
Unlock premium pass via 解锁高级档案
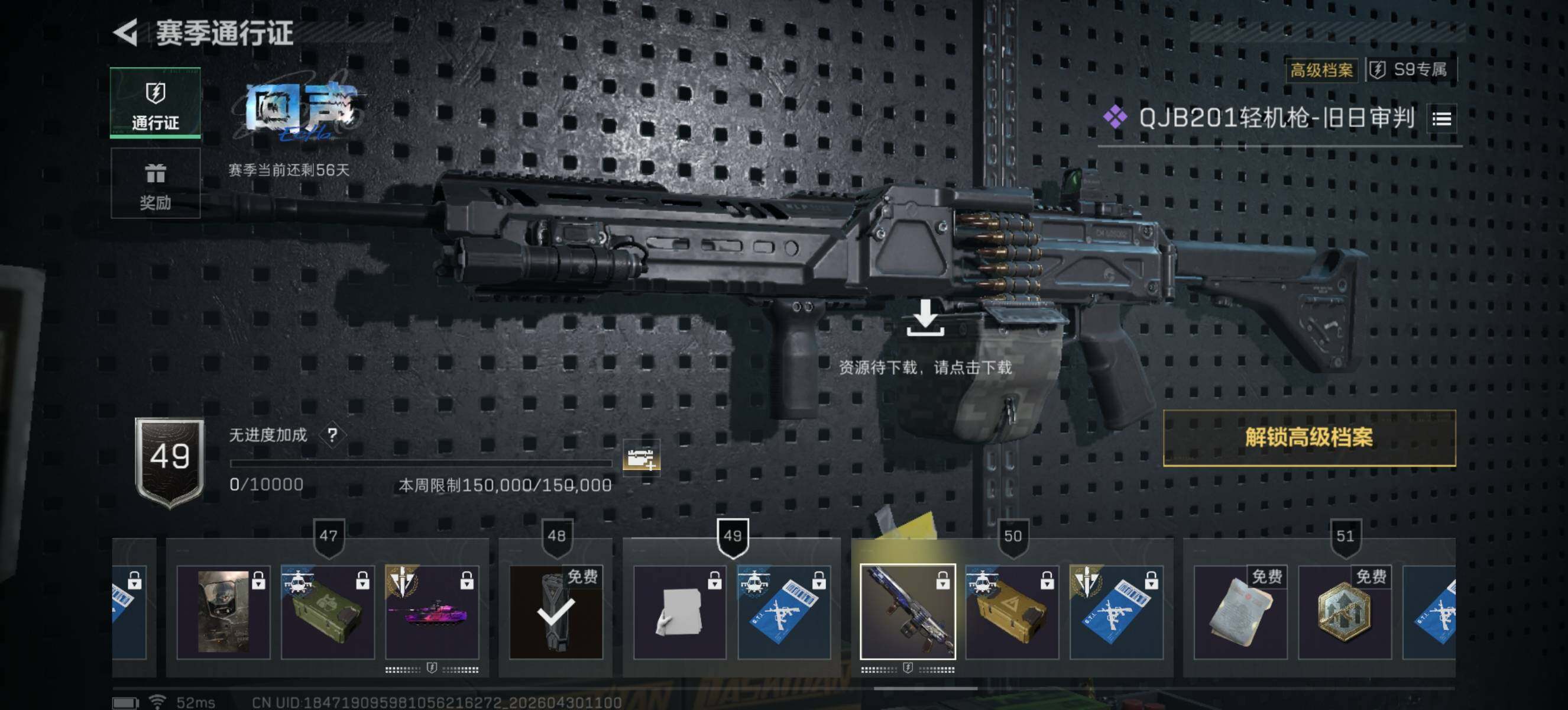point(1308,438)
